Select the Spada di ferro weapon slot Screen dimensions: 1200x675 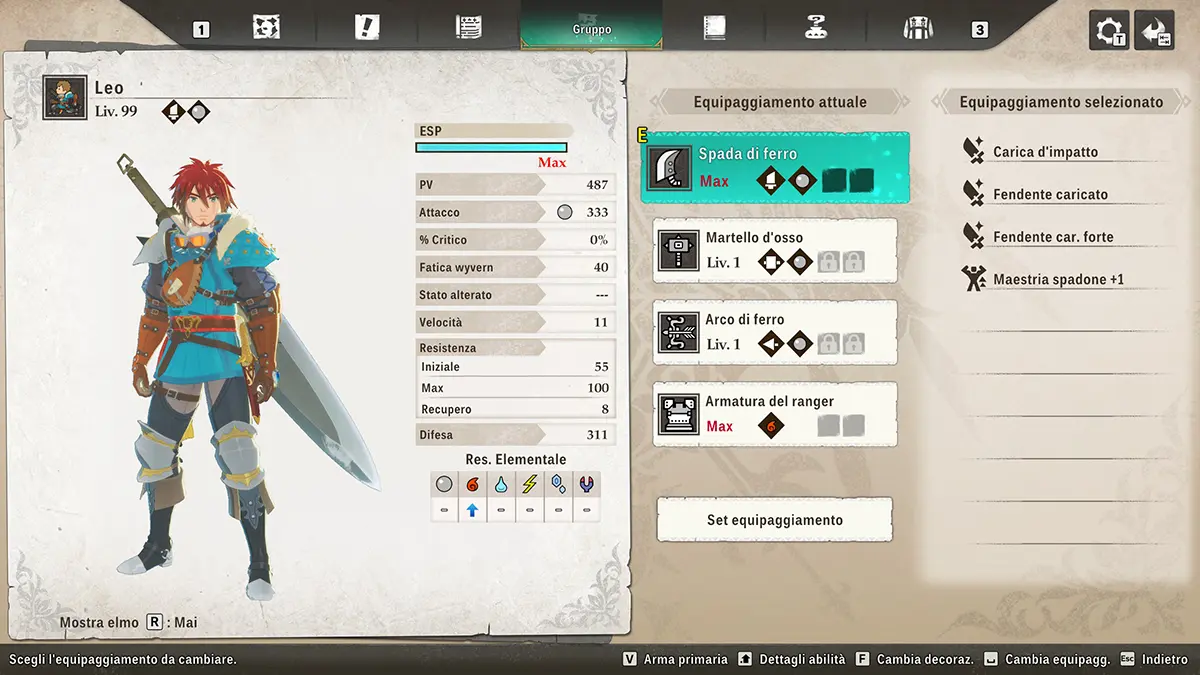[x=774, y=168]
